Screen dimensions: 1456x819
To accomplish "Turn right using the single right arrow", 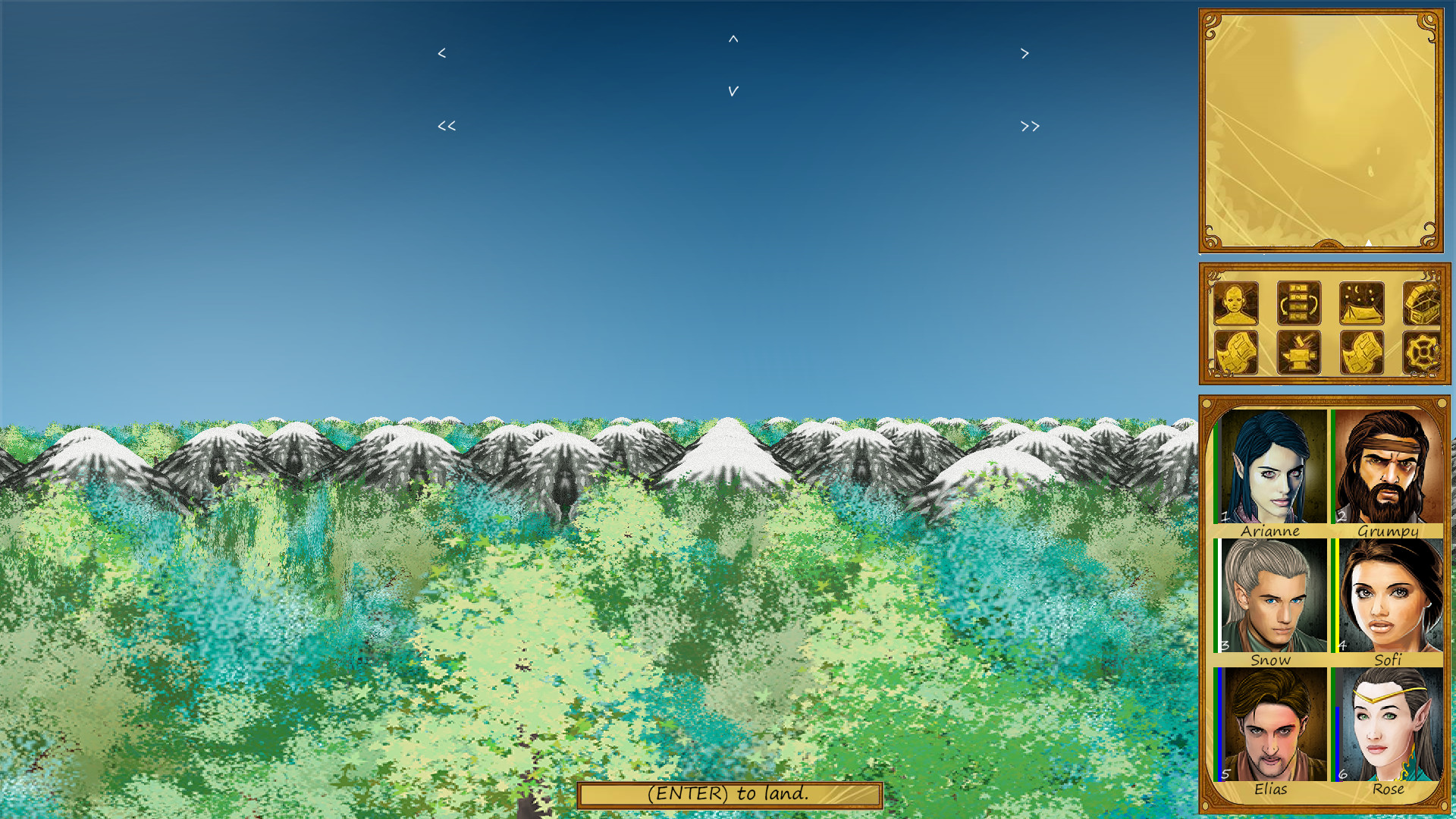I will [x=1025, y=53].
